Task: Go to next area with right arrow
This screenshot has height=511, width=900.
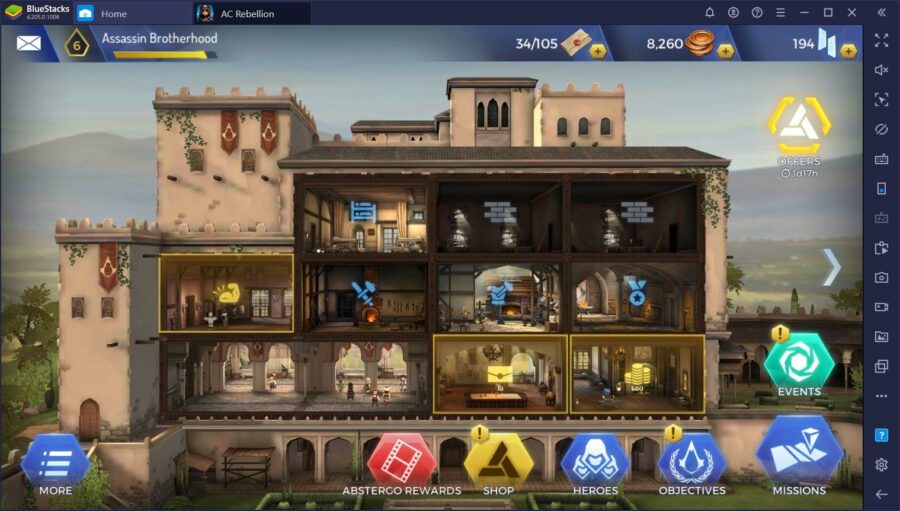Action: point(831,267)
